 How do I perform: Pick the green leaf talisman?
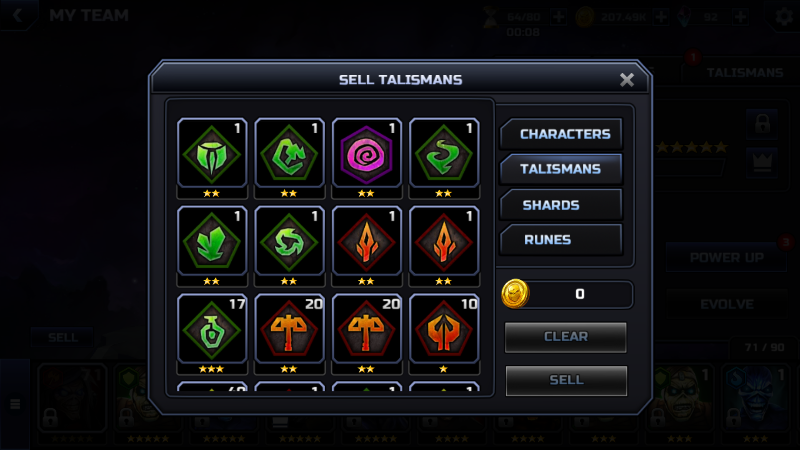[x=212, y=241]
